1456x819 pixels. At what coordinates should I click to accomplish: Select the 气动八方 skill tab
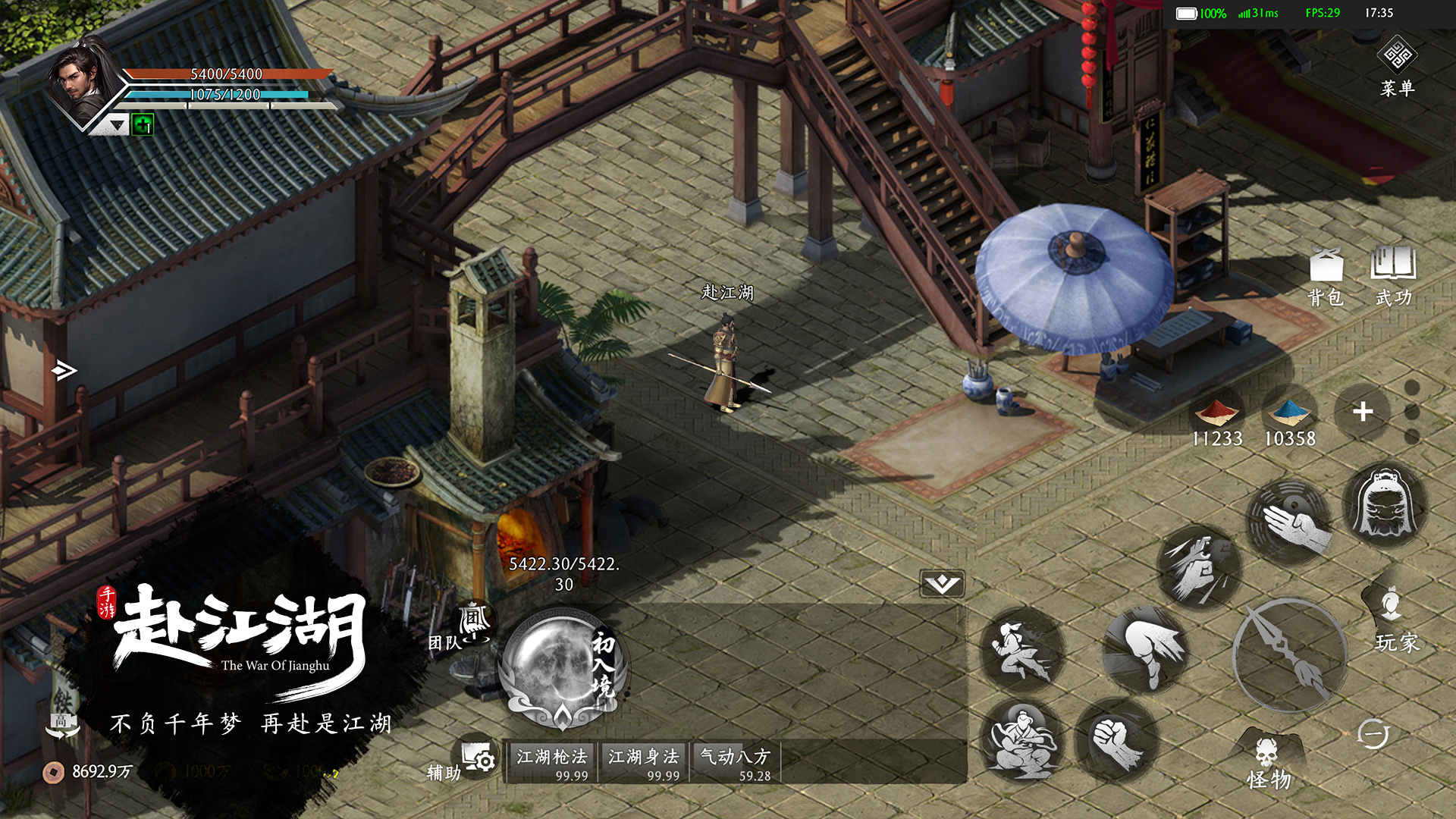tap(735, 763)
